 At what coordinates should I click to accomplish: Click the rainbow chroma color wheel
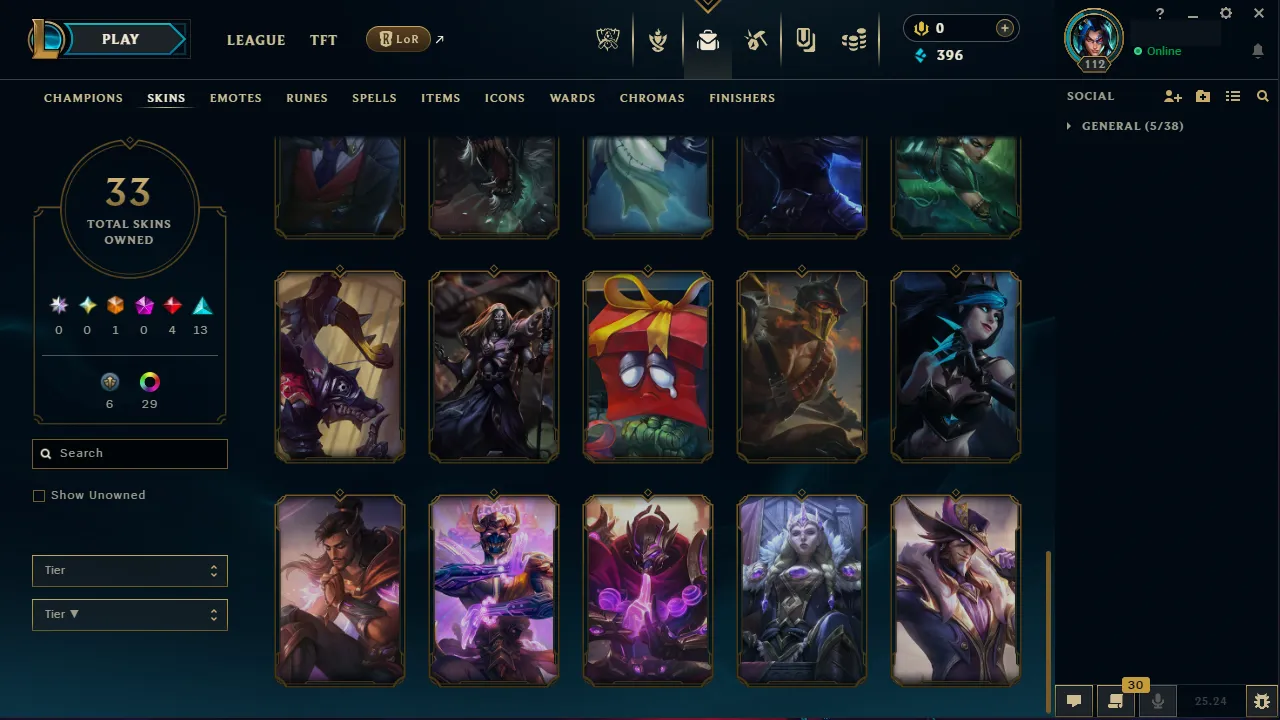click(149, 382)
